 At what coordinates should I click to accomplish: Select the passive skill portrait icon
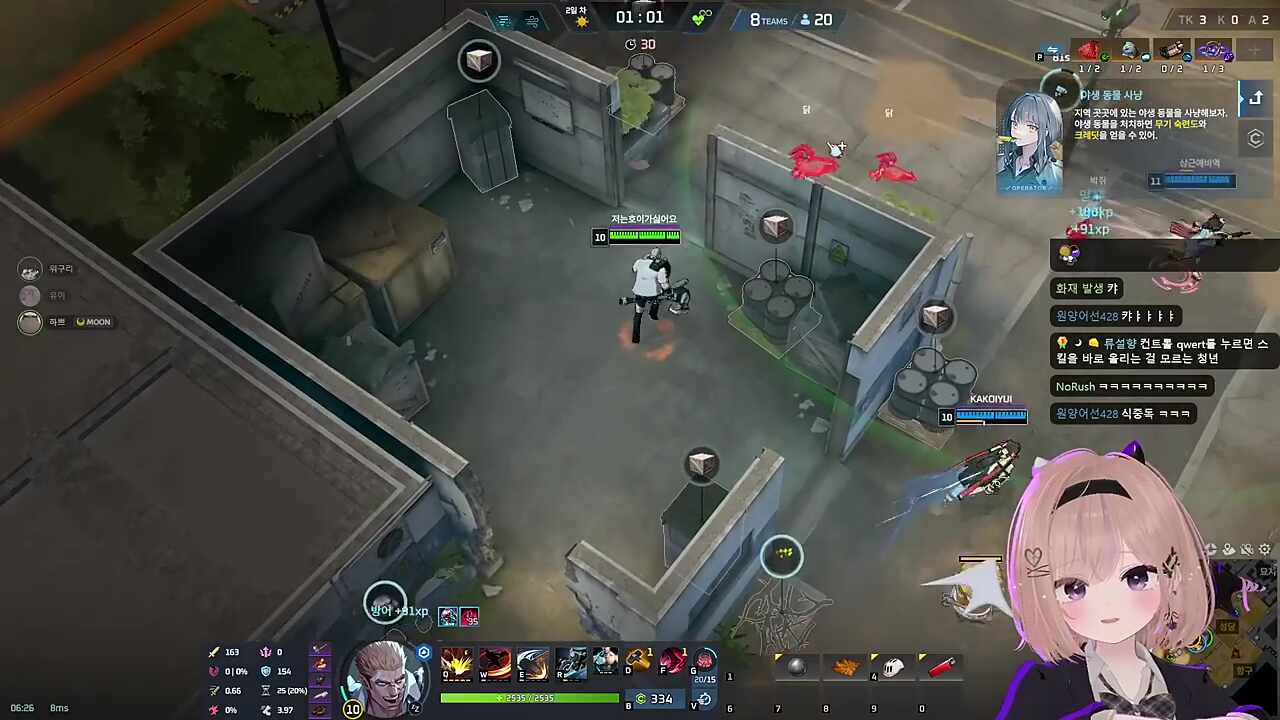point(606,662)
